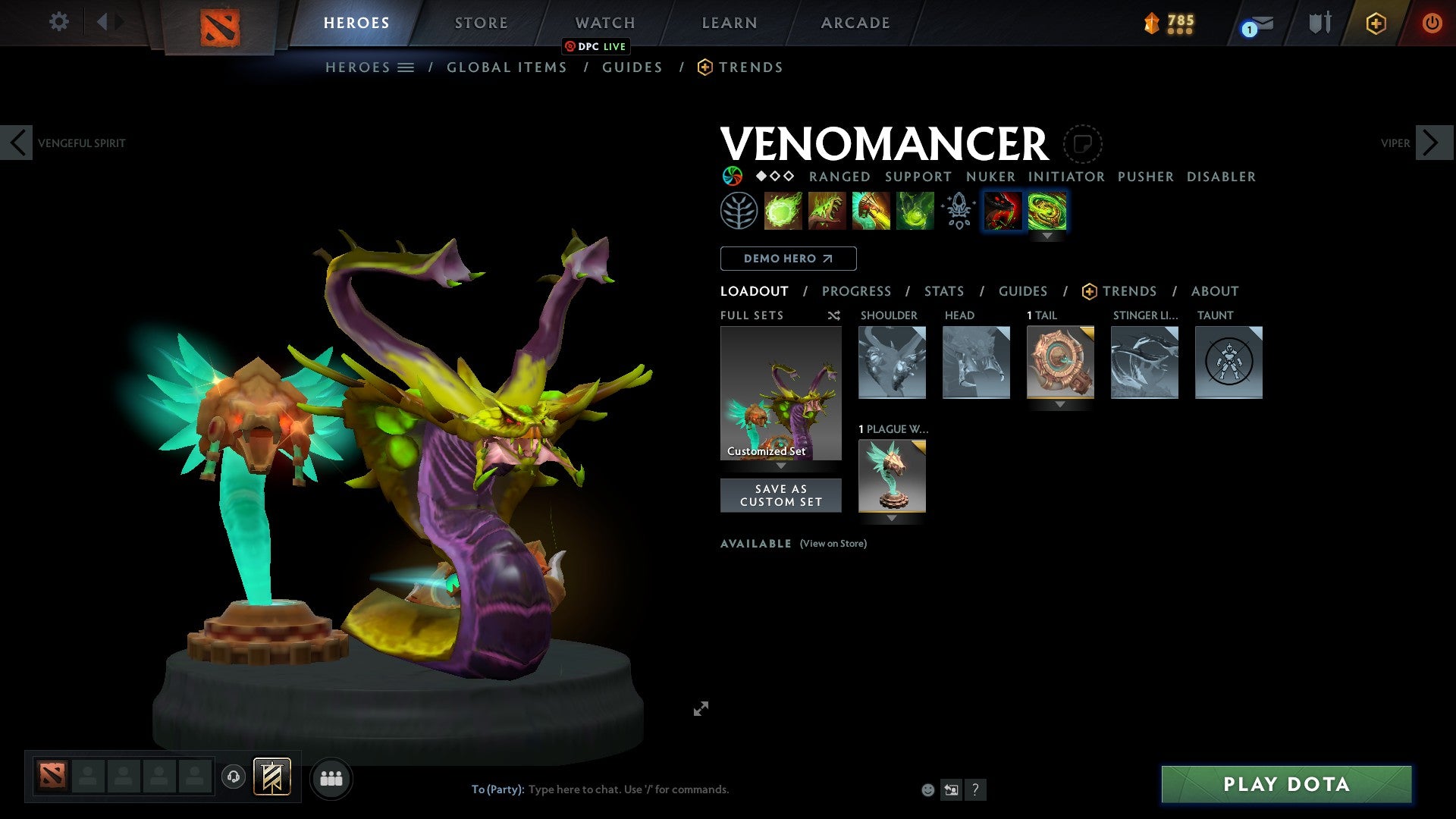1456x819 pixels.
Task: Open settings with the gear icon
Action: (x=58, y=22)
